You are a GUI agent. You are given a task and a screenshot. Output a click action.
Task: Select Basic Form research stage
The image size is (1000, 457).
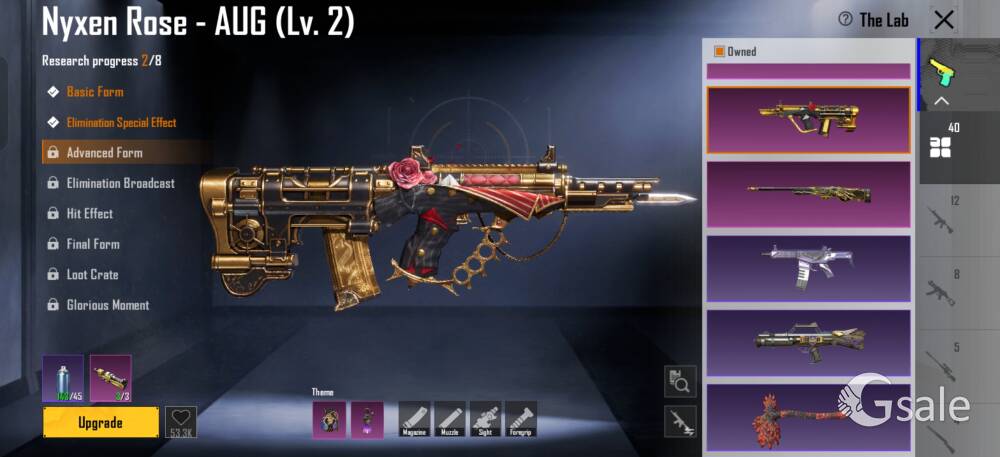[95, 92]
